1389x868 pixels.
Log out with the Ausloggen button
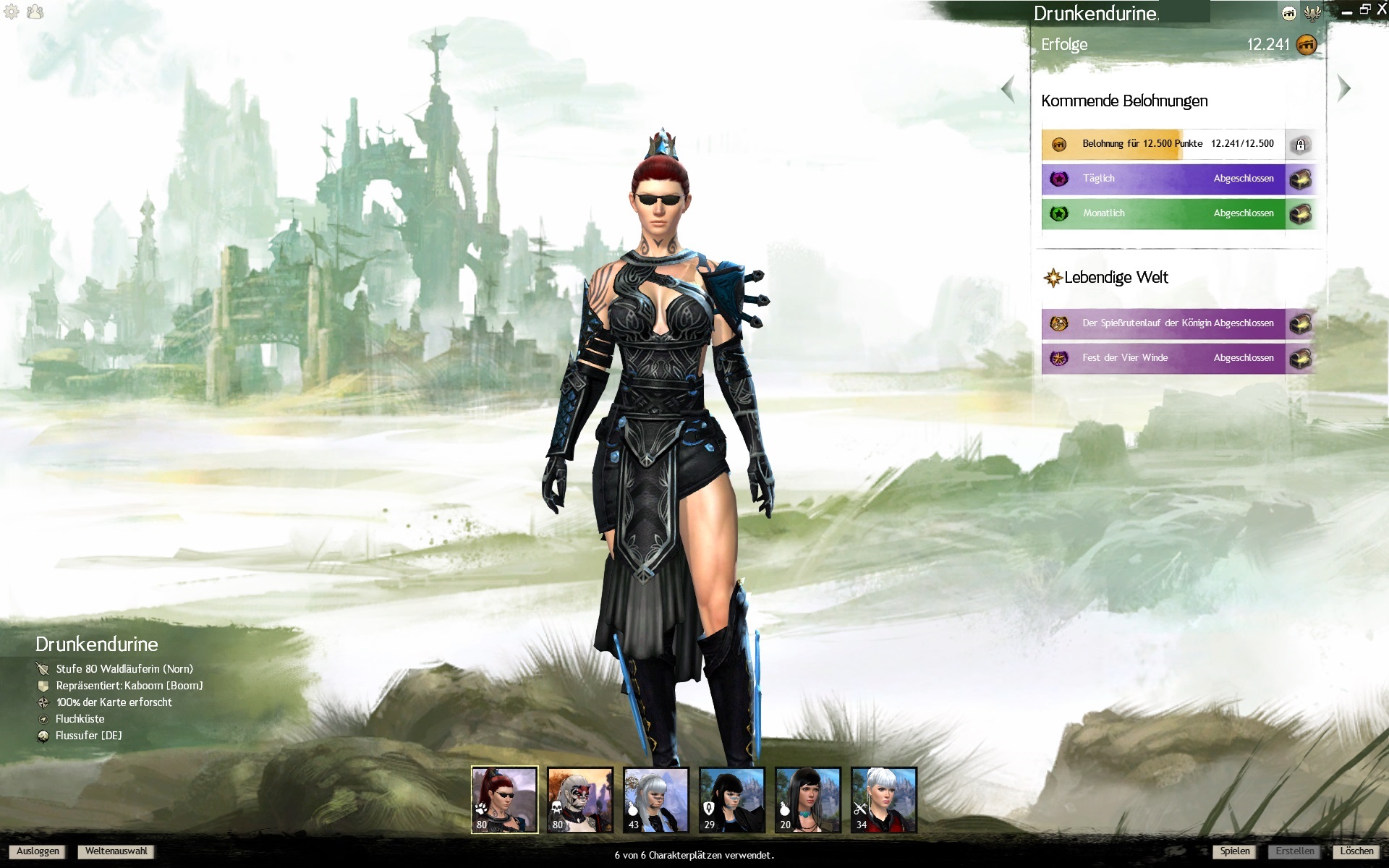38,851
